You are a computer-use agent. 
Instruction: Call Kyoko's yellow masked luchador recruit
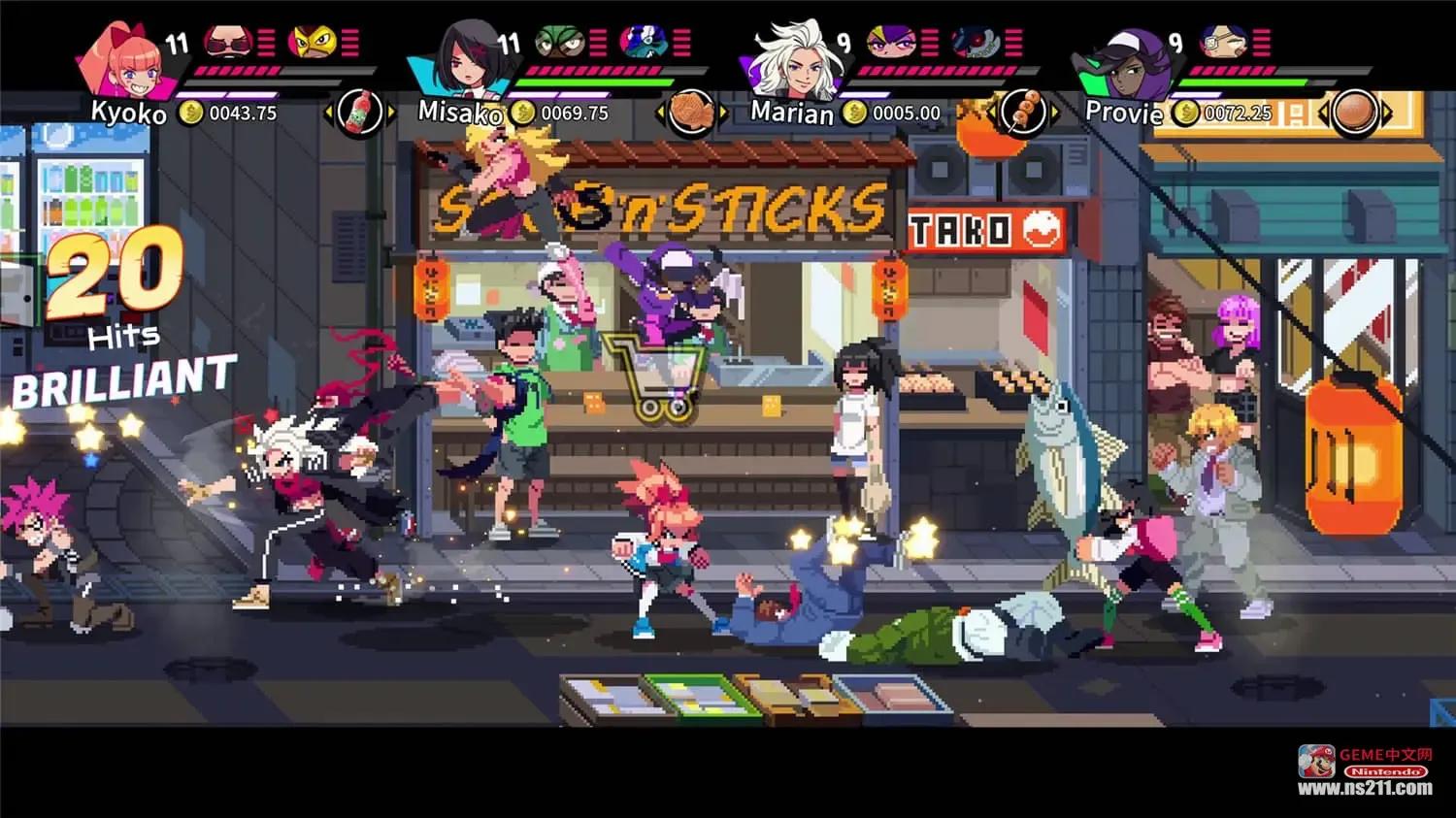314,43
